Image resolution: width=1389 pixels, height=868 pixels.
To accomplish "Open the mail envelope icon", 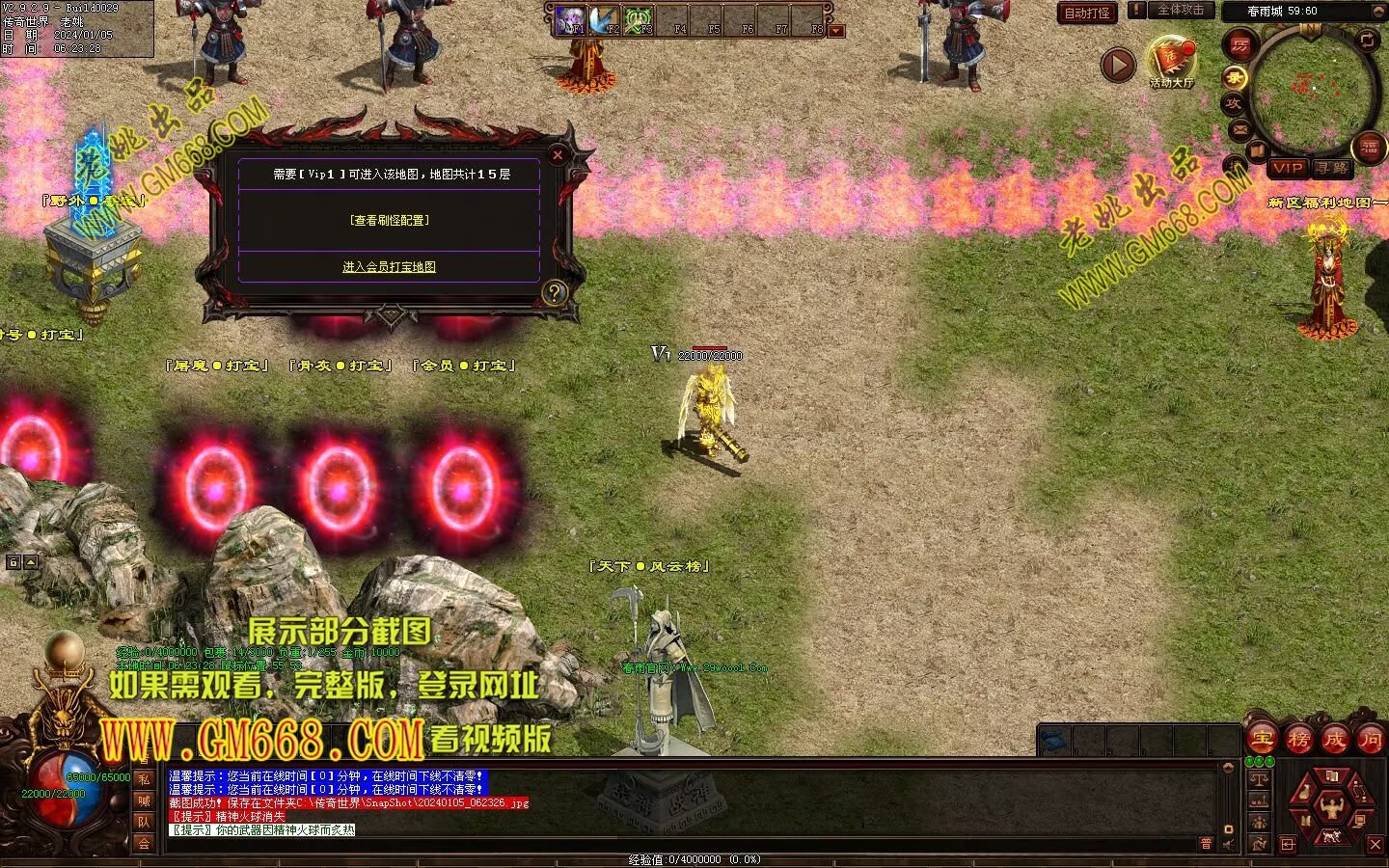I will coord(1240,129).
